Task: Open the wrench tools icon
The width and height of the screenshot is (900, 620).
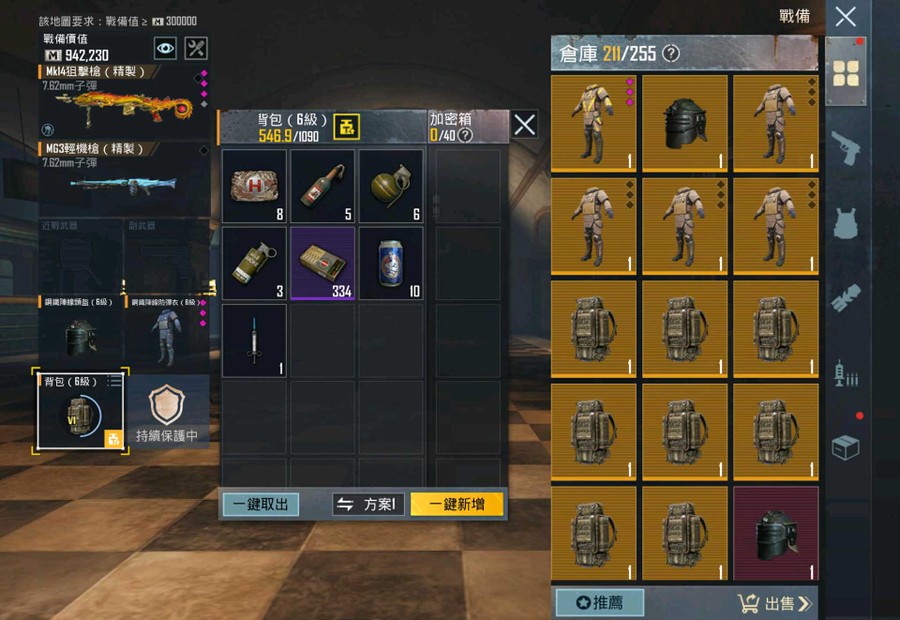Action: pos(197,47)
